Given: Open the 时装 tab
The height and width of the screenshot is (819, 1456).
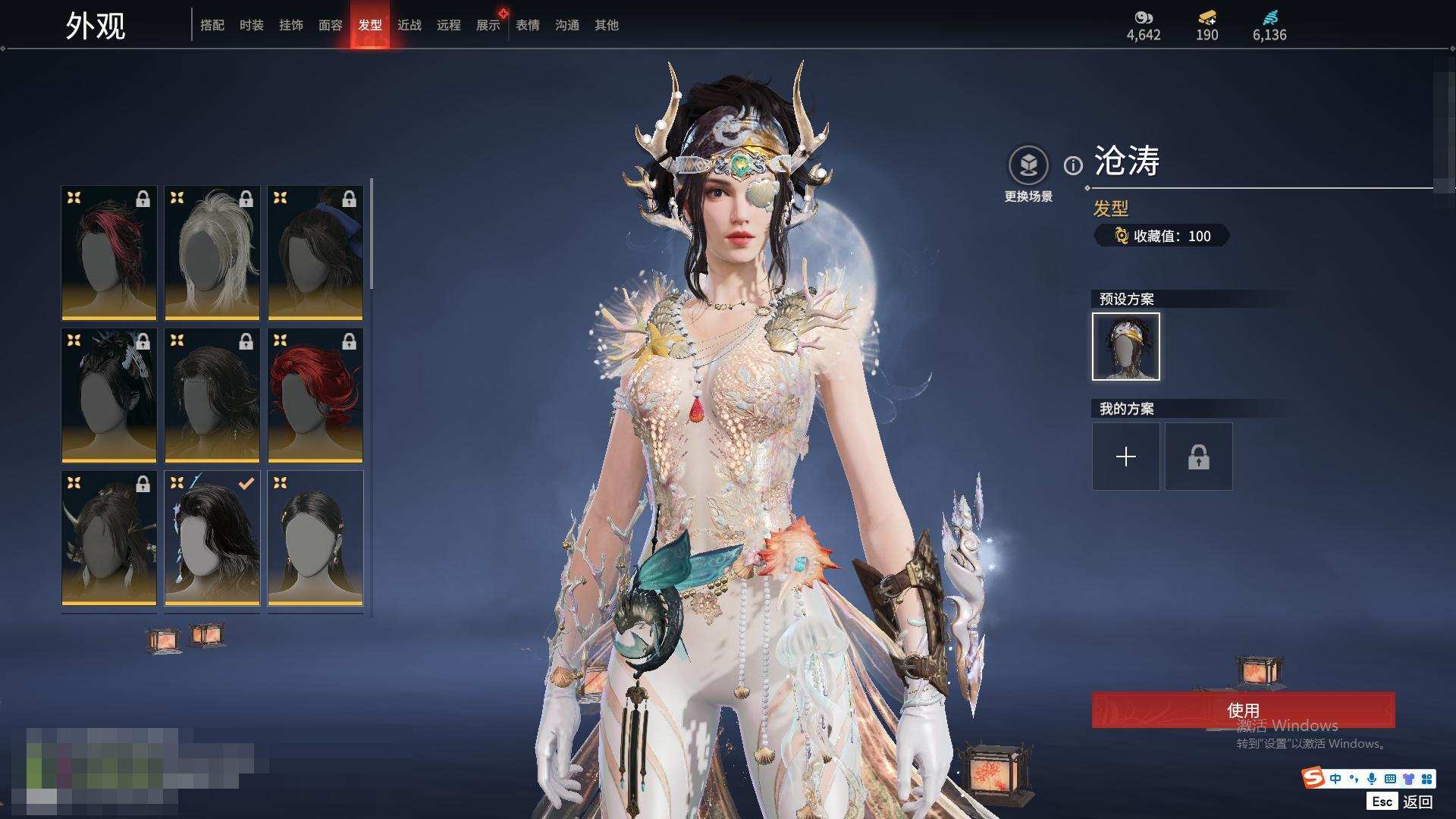Looking at the screenshot, I should 252,25.
